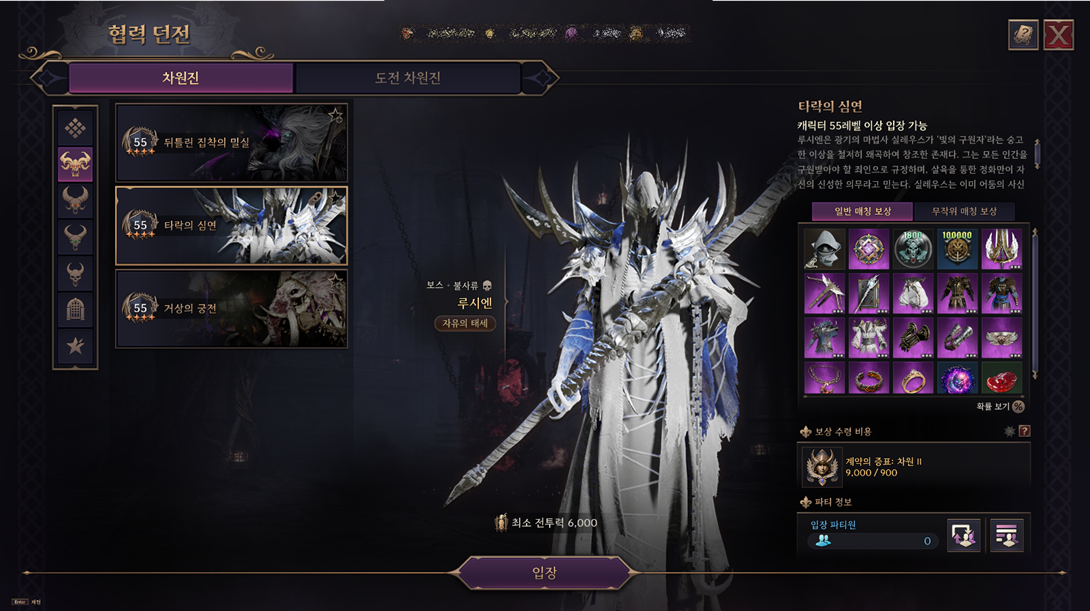Switch to 무작위 매칭 보상 rewards tab
1090x611 pixels.
pos(964,211)
